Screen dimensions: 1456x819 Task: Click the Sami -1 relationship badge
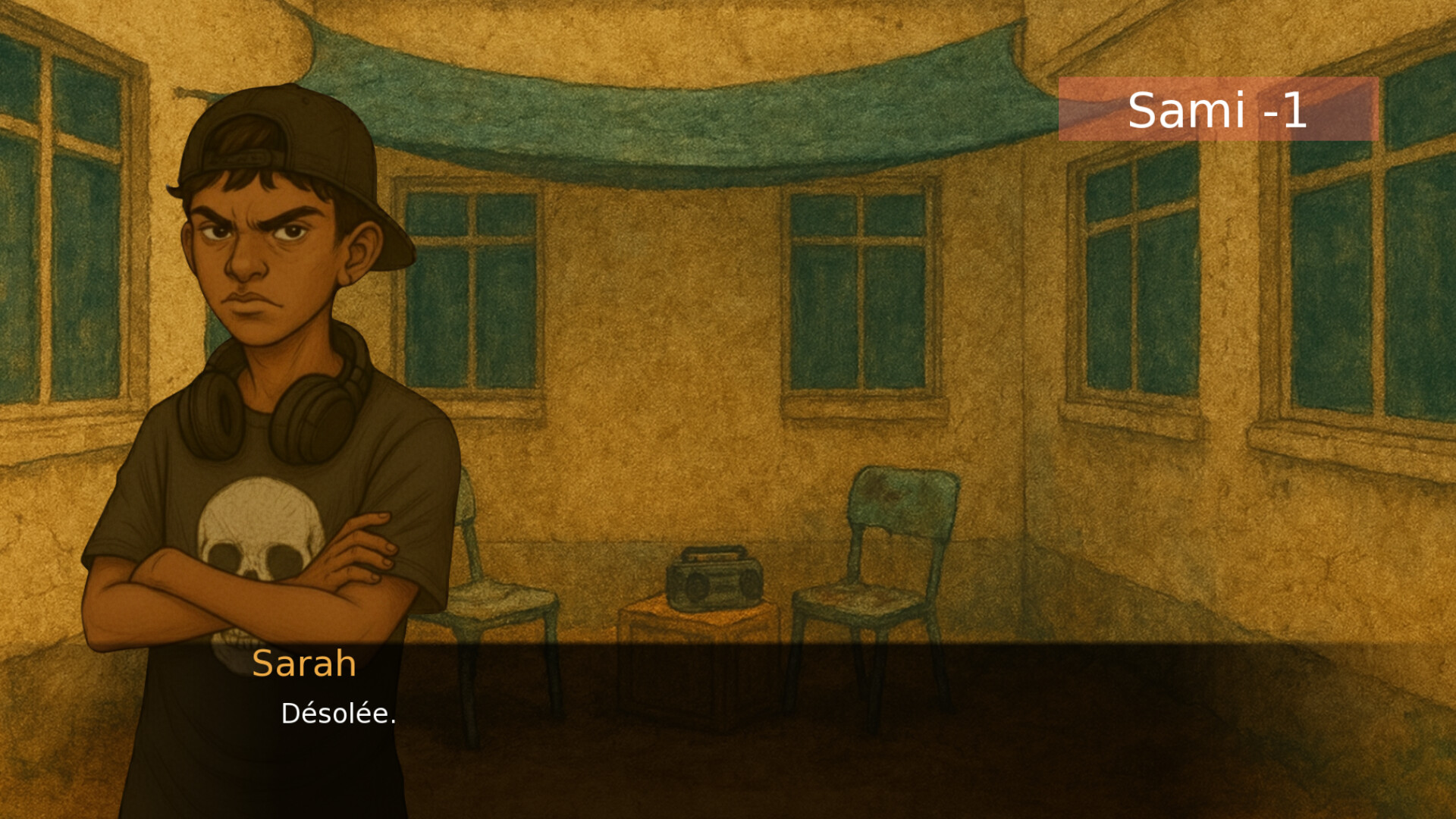click(x=1216, y=110)
